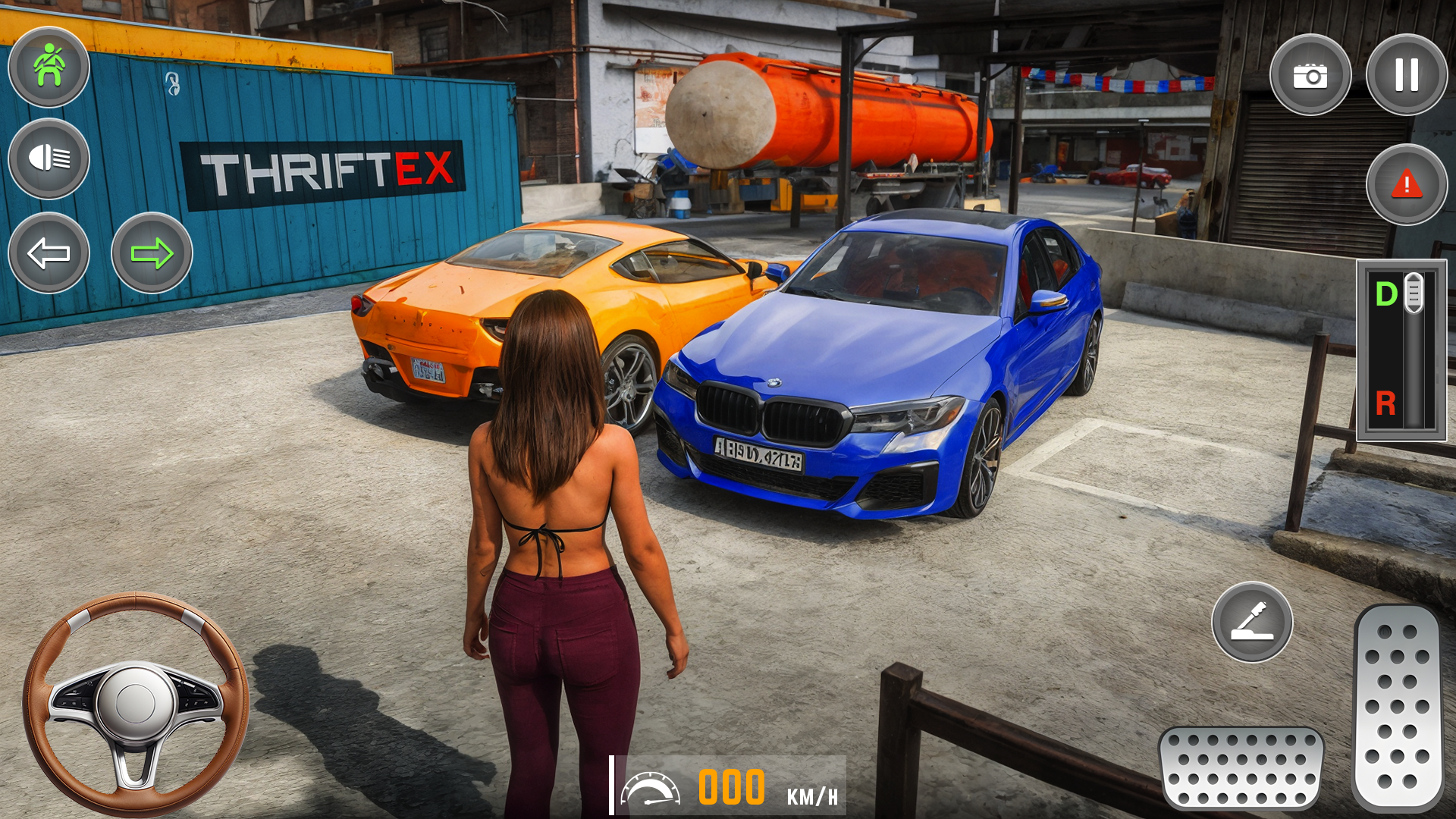Screen dimensions: 1456x819
Task: Click the steering wheel control
Action: [135, 703]
